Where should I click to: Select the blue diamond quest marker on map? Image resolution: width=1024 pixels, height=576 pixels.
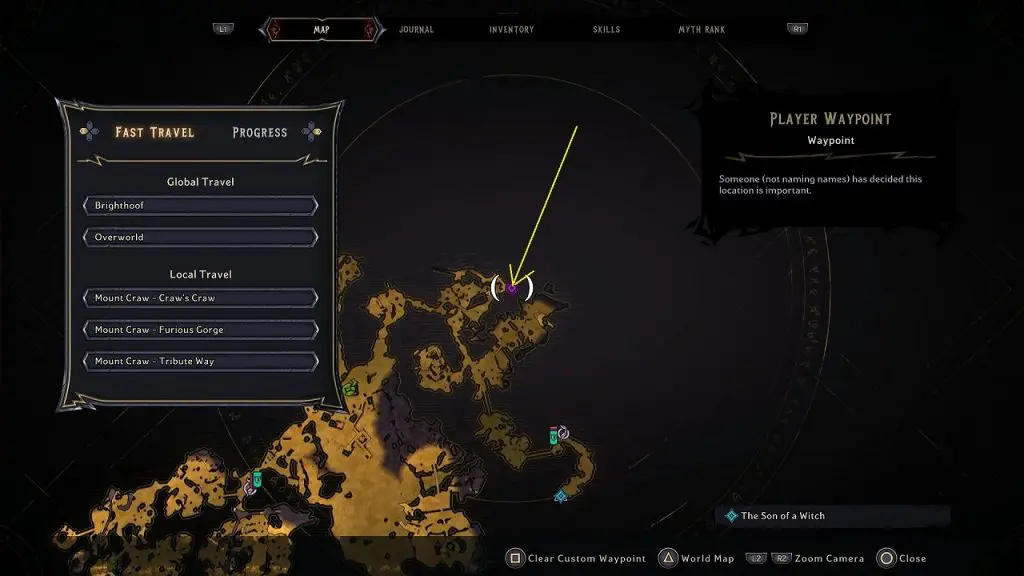click(x=561, y=495)
